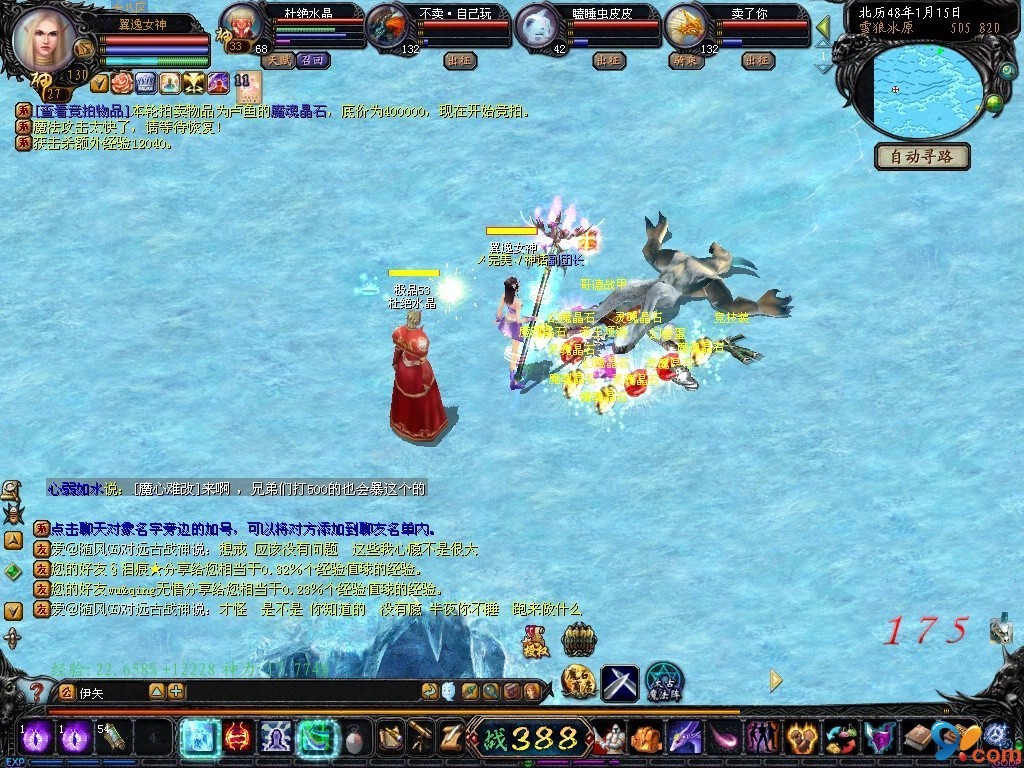Open the 授权 authorization scroll icon
Image resolution: width=1024 pixels, height=768 pixels.
pos(535,642)
